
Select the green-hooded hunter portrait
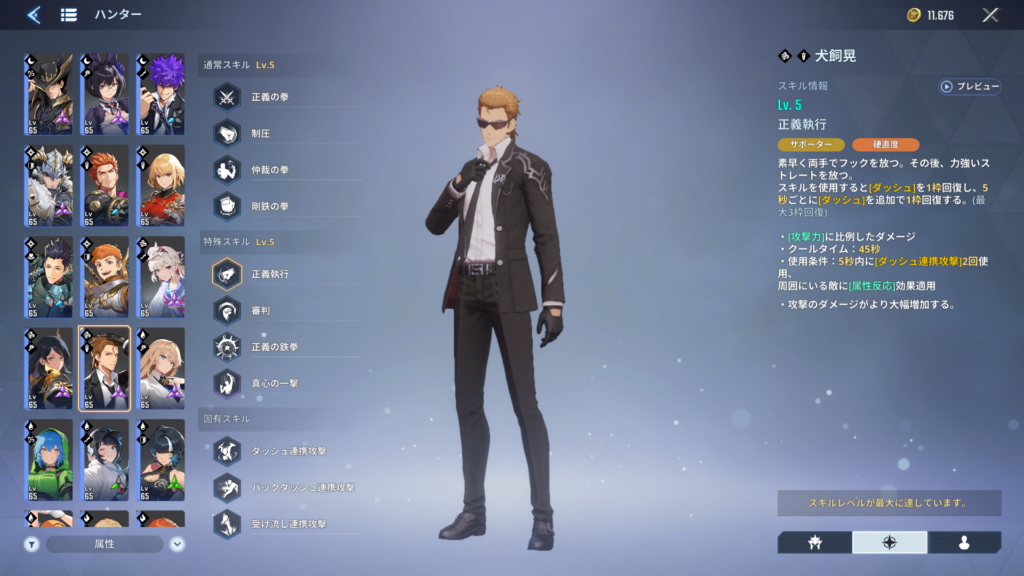[x=49, y=460]
